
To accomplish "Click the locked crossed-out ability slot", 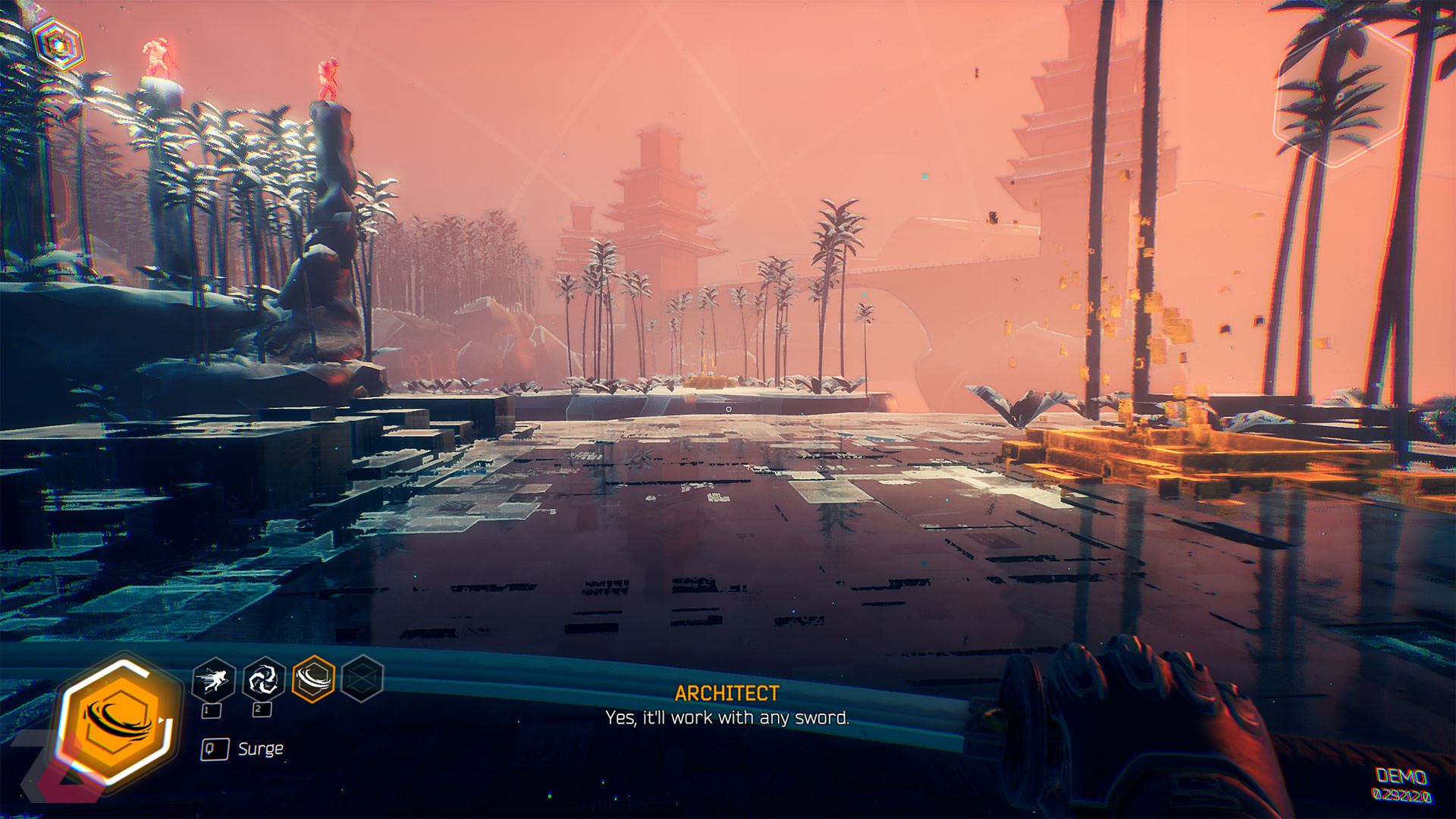I will (x=362, y=679).
